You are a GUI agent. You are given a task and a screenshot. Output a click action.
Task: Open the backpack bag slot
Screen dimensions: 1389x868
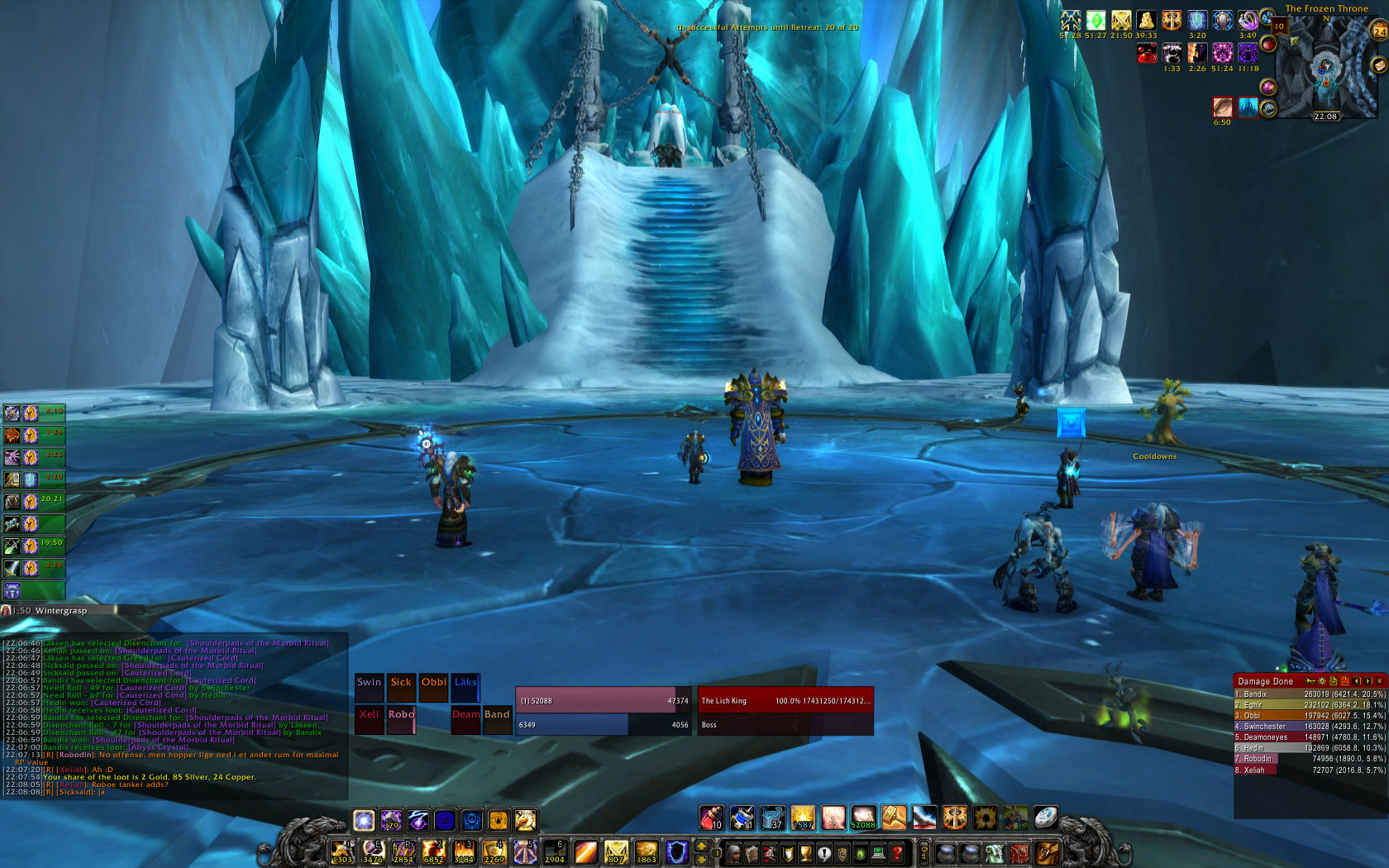[1046, 853]
